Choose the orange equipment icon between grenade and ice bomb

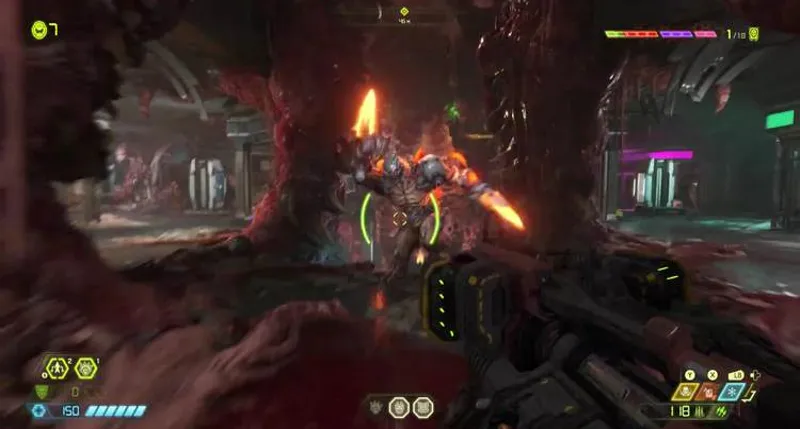click(711, 392)
